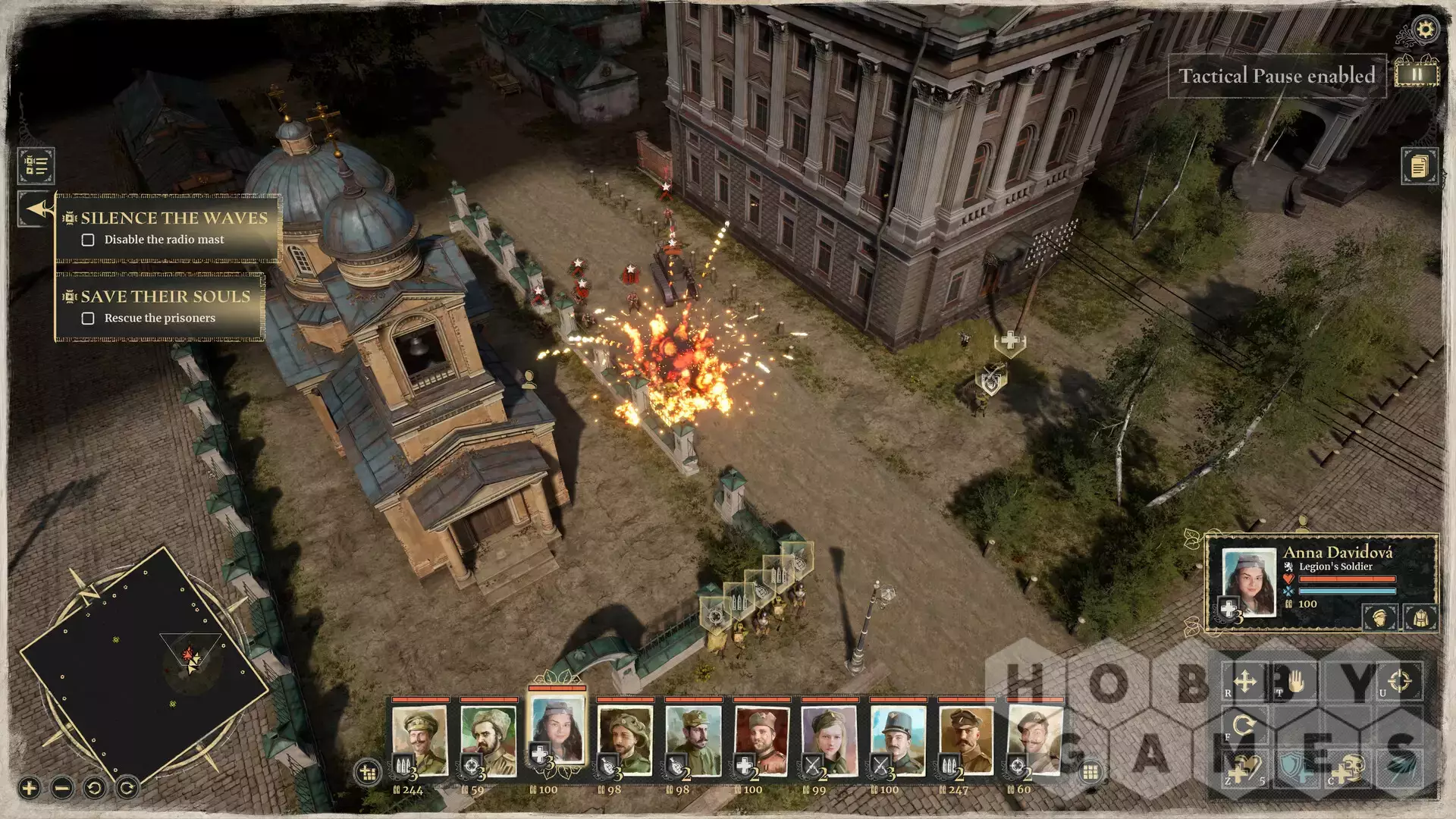Activate the move command arrows

(x=1244, y=681)
